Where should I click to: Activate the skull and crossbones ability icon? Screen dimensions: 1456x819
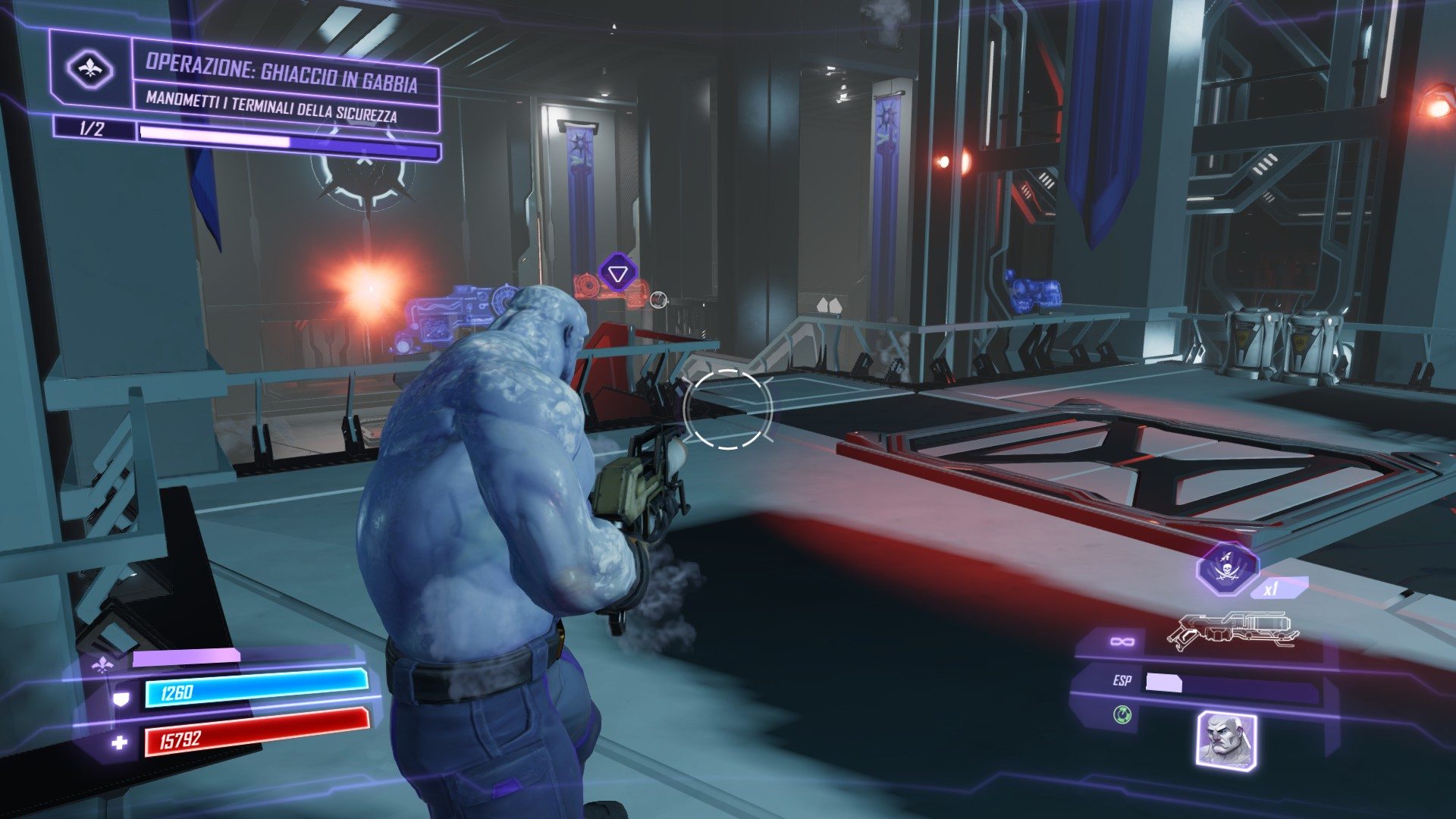click(x=1227, y=568)
